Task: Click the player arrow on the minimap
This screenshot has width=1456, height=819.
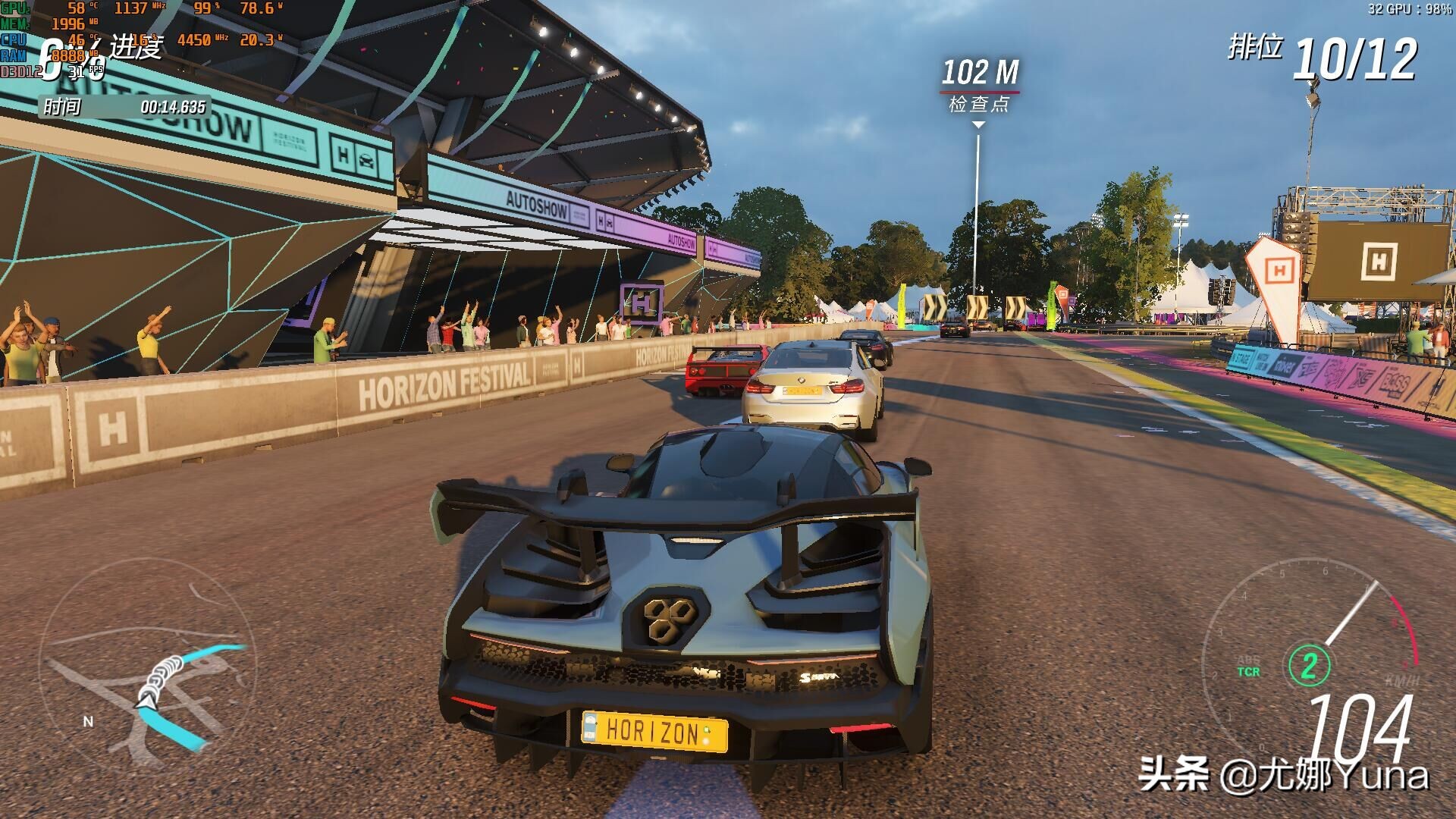Action: 146,699
